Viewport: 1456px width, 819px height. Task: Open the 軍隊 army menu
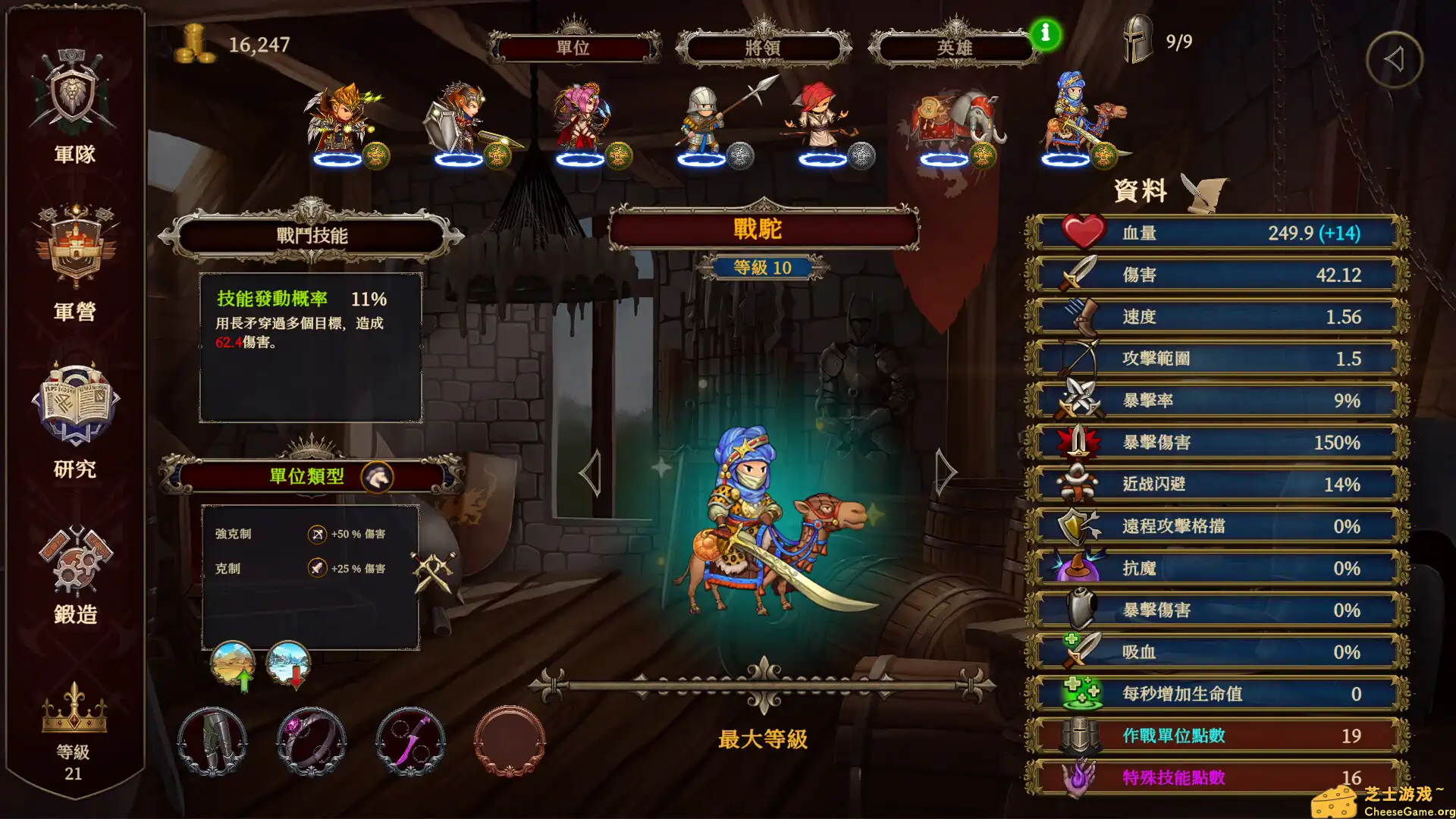click(x=74, y=106)
